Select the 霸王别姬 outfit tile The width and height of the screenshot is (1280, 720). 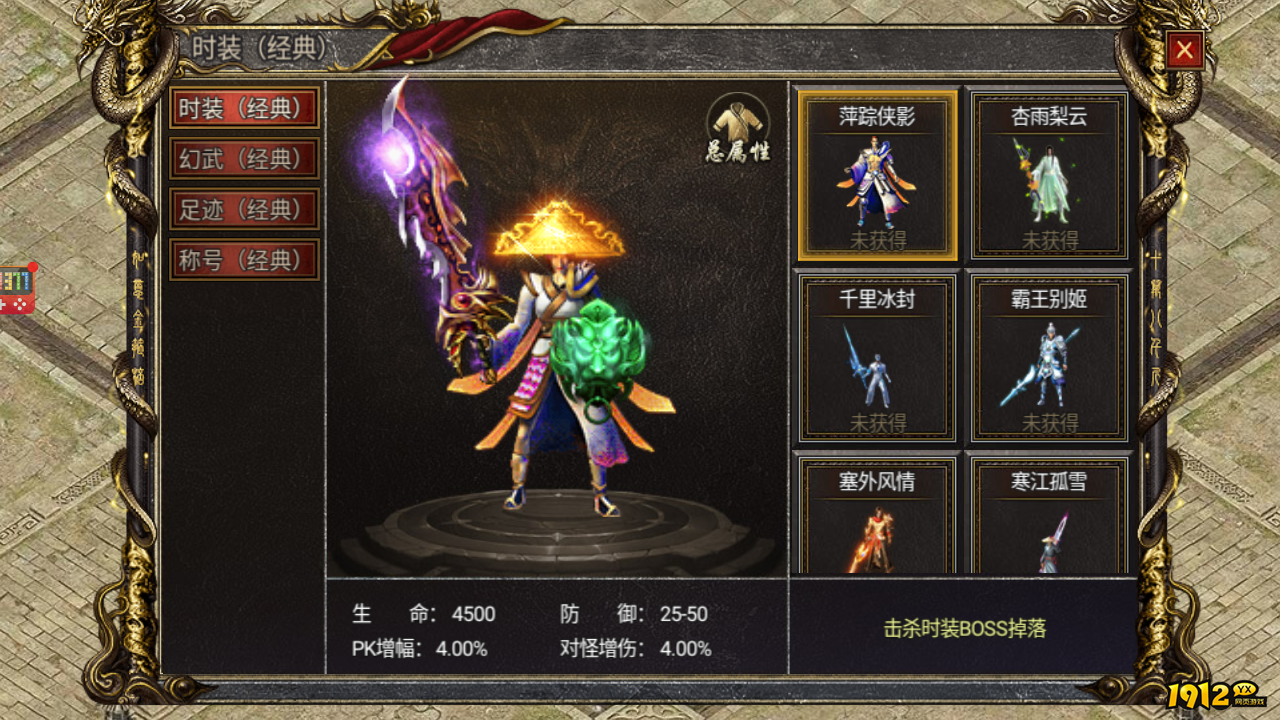point(1049,357)
